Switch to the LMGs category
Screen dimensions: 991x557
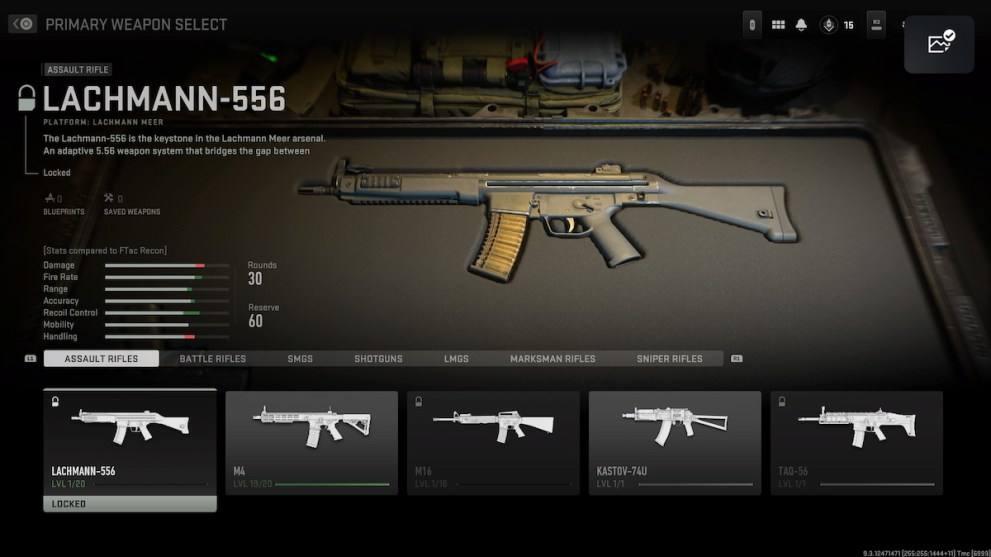(x=456, y=358)
